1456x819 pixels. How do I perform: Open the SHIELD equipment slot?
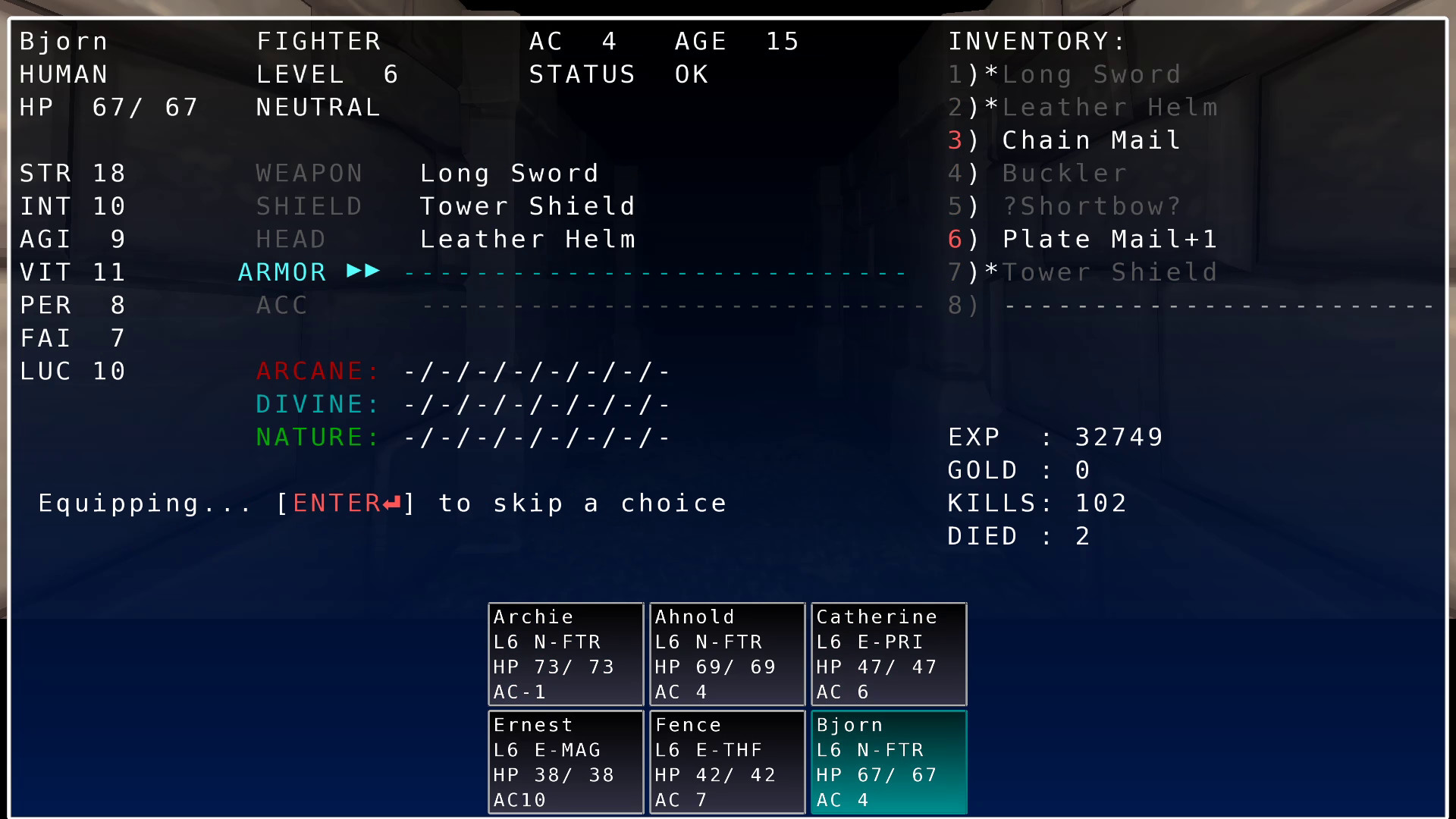(309, 206)
